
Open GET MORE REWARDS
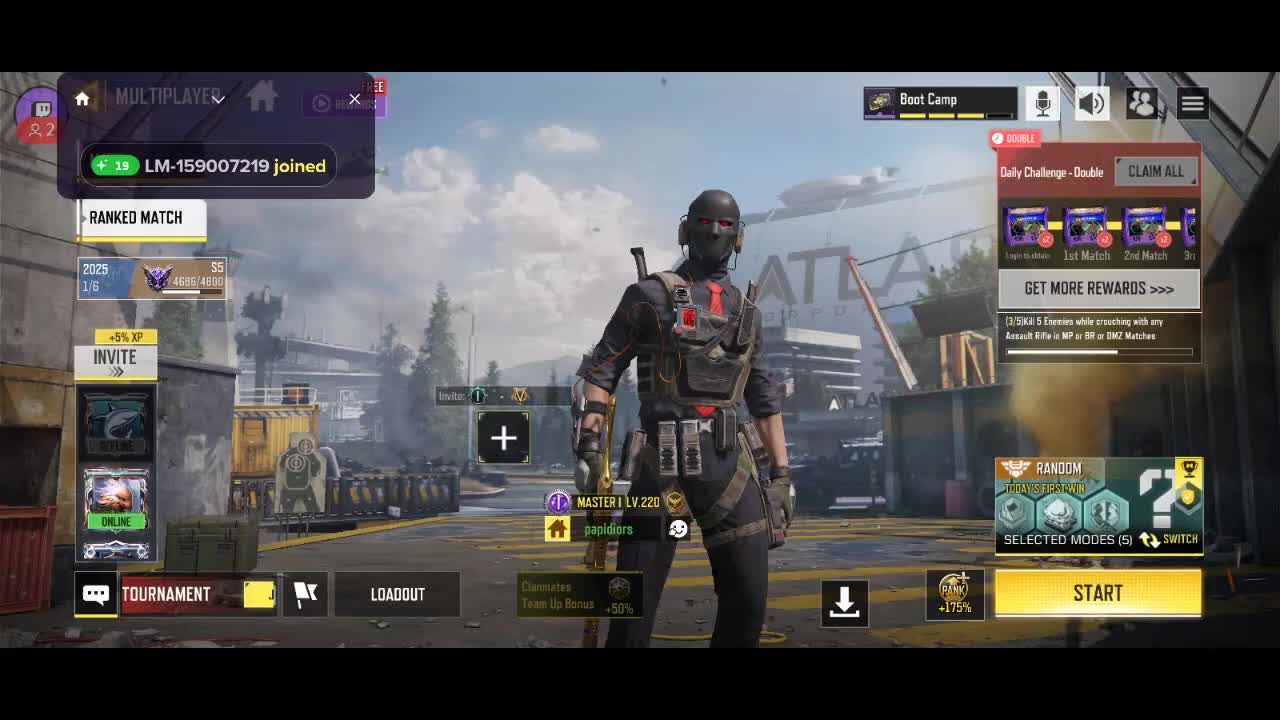pyautogui.click(x=1098, y=289)
